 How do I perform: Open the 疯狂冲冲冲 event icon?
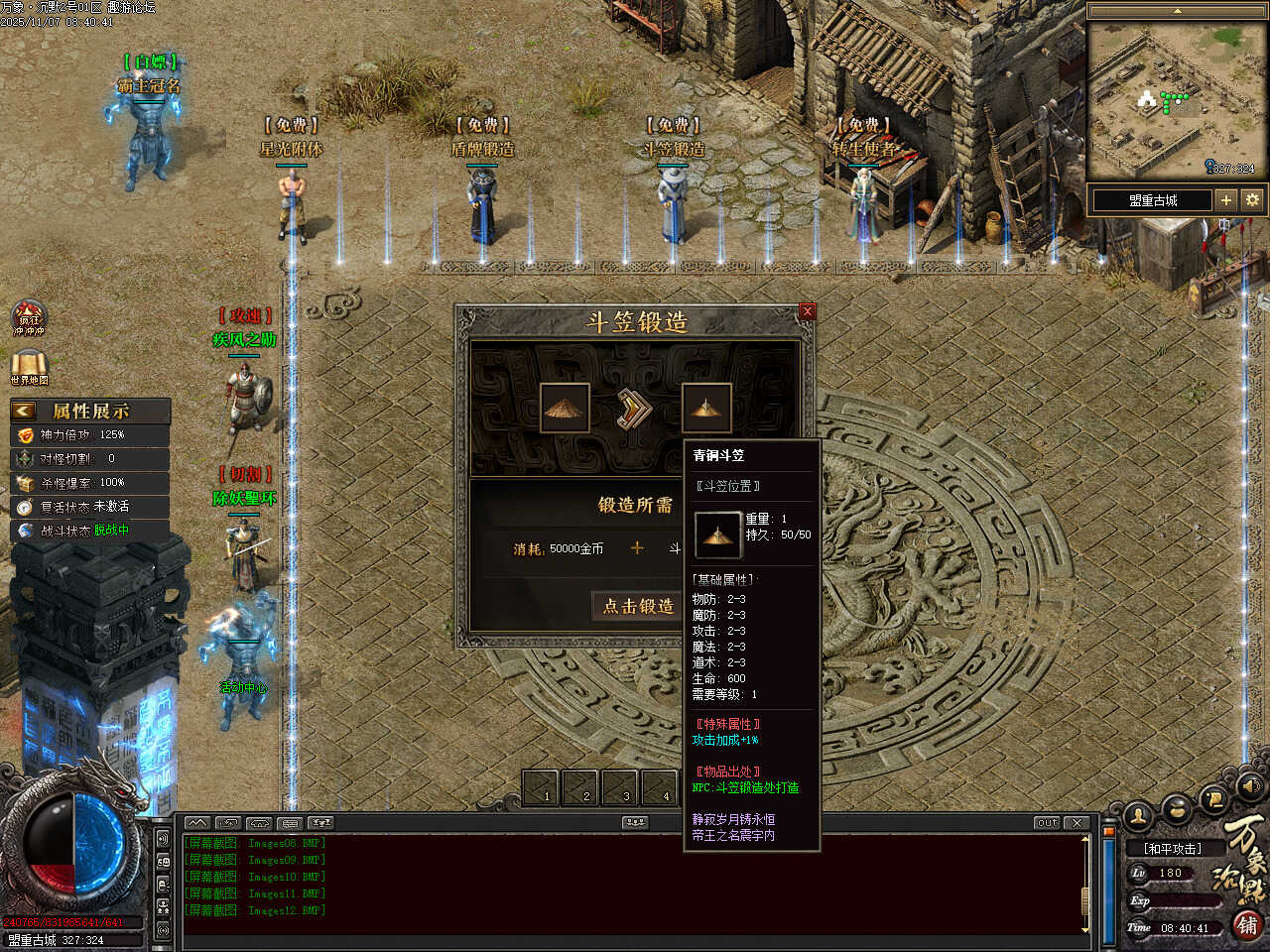coord(29,319)
